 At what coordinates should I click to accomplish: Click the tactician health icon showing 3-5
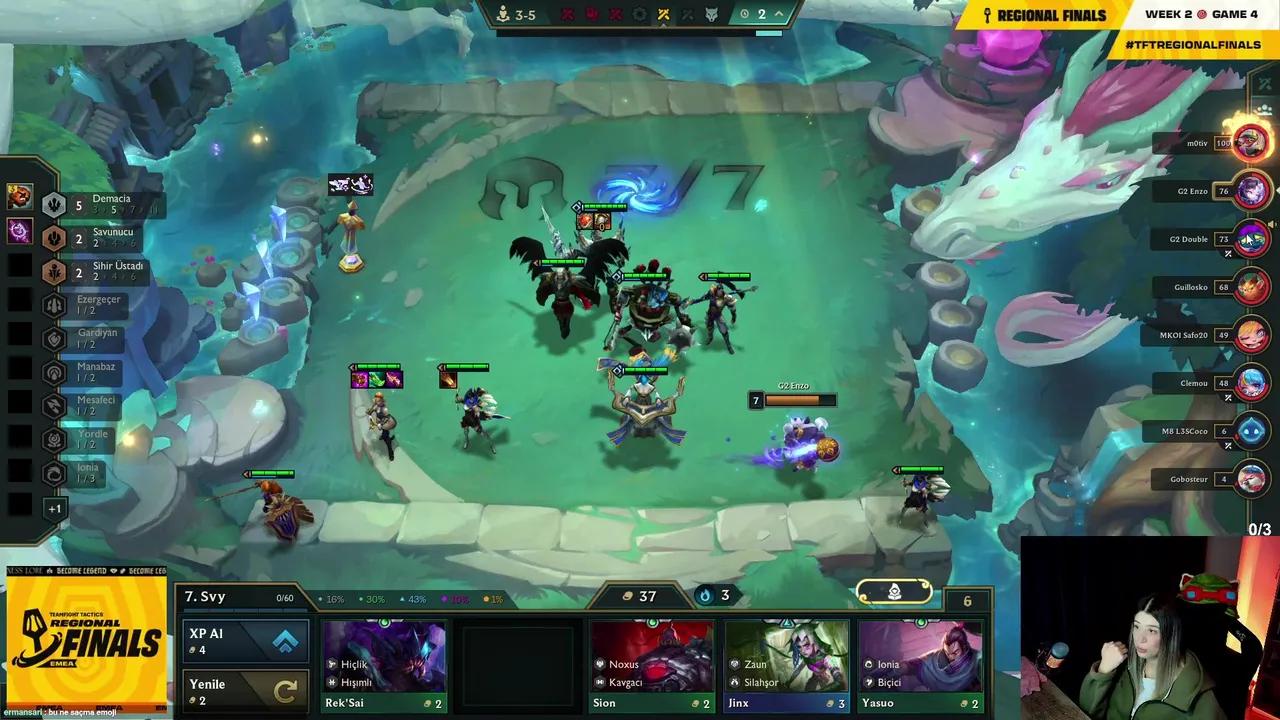point(503,14)
